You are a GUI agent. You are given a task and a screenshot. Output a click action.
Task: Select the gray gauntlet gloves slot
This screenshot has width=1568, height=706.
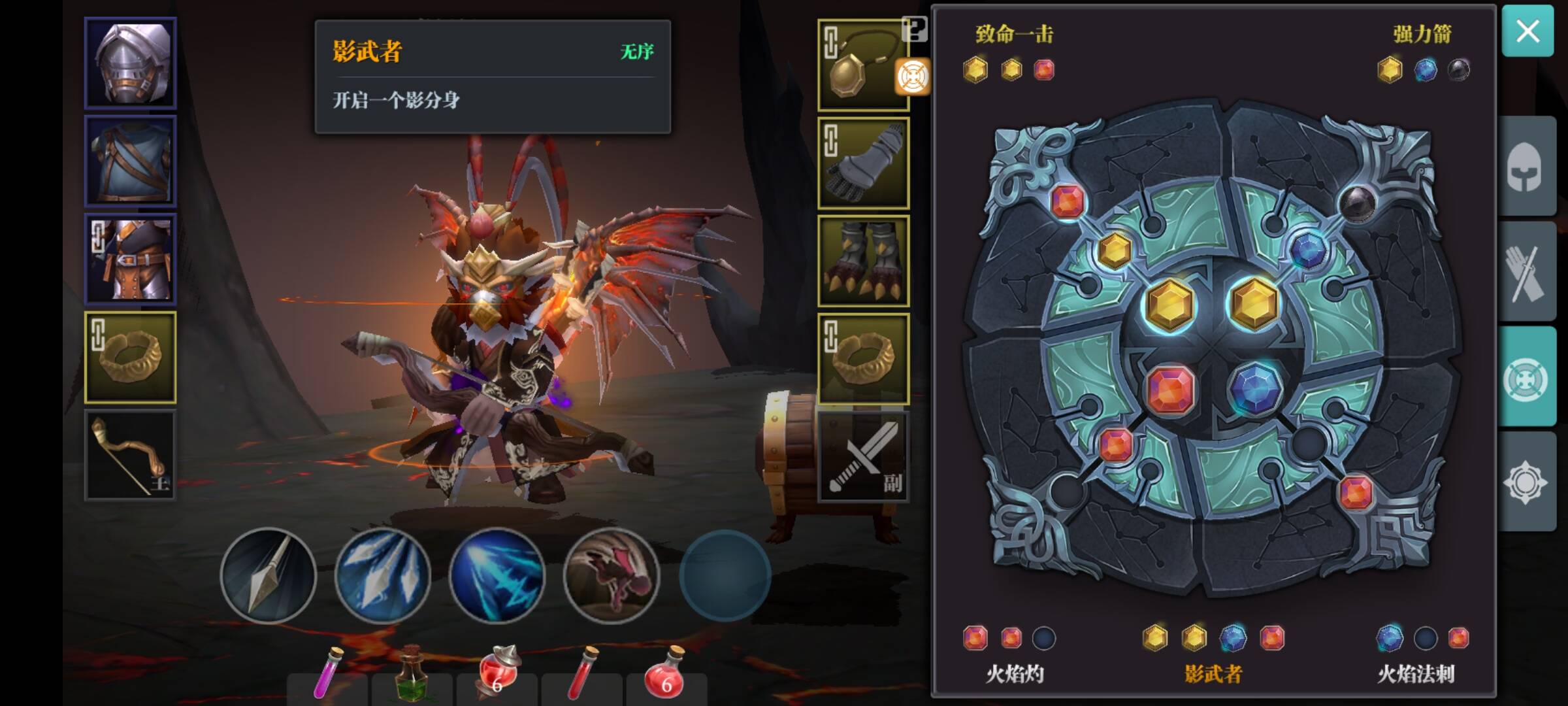click(864, 163)
